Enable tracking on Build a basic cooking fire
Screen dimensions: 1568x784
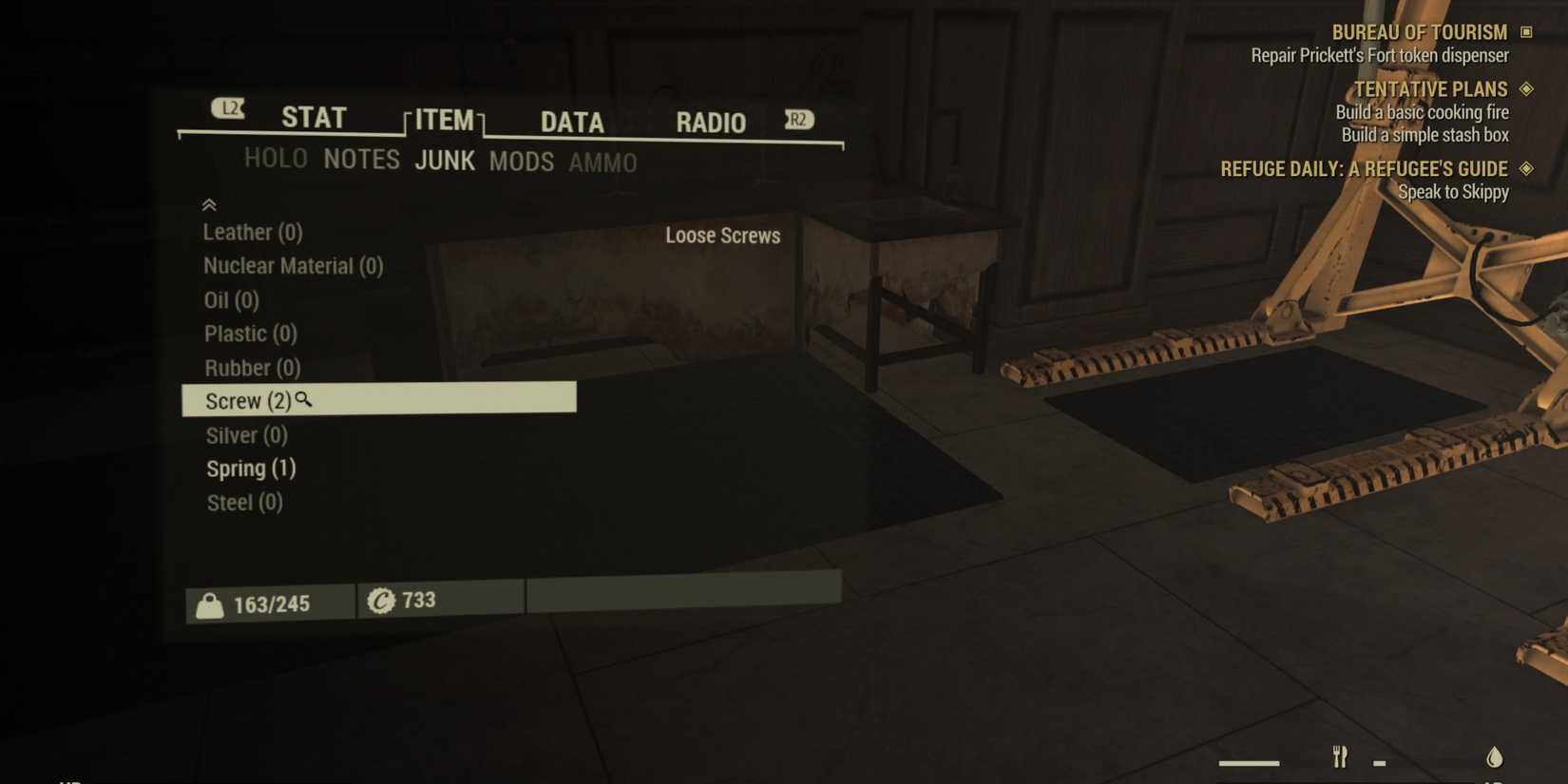coord(1423,112)
